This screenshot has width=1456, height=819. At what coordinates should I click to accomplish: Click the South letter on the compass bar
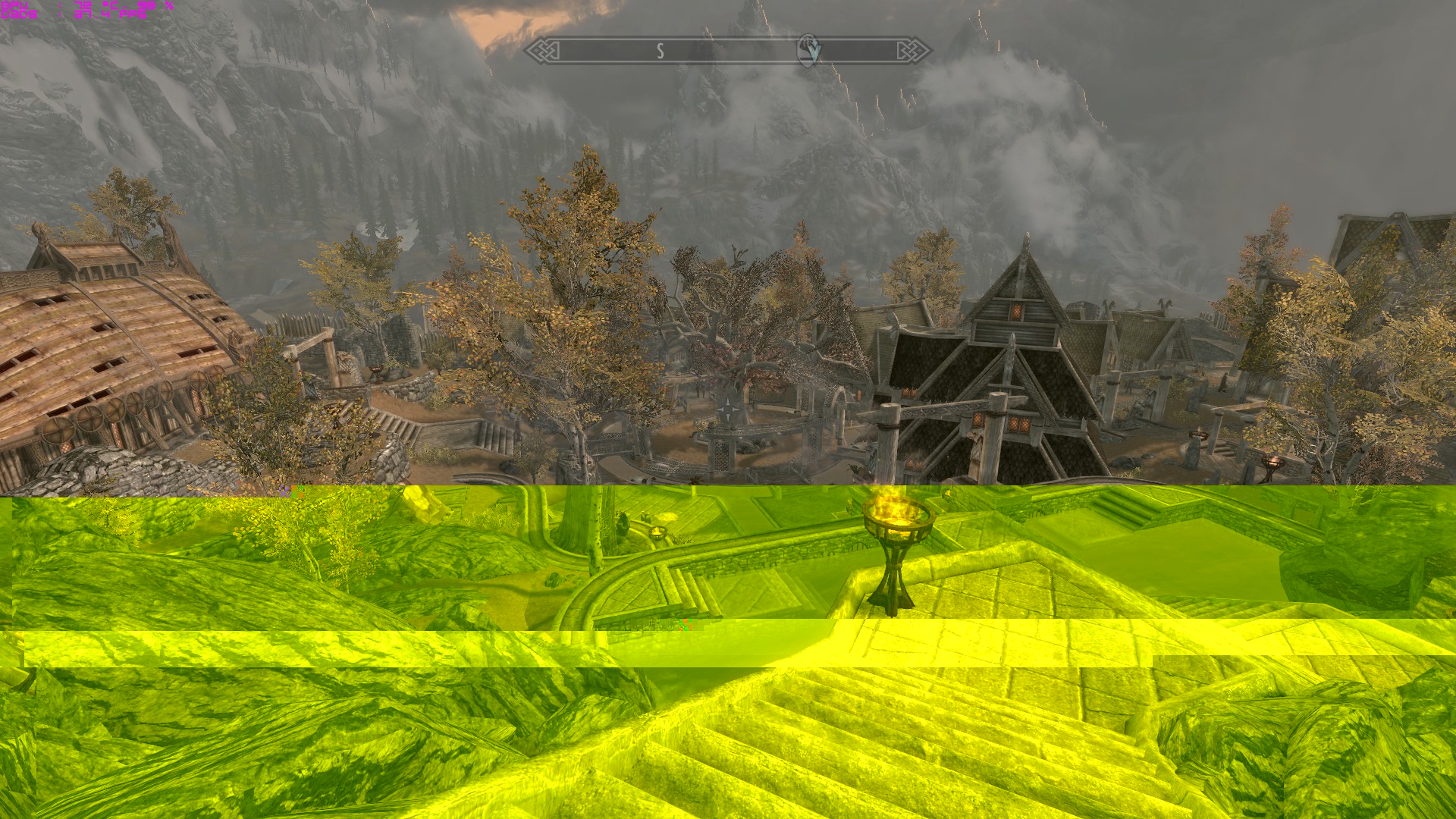click(660, 51)
